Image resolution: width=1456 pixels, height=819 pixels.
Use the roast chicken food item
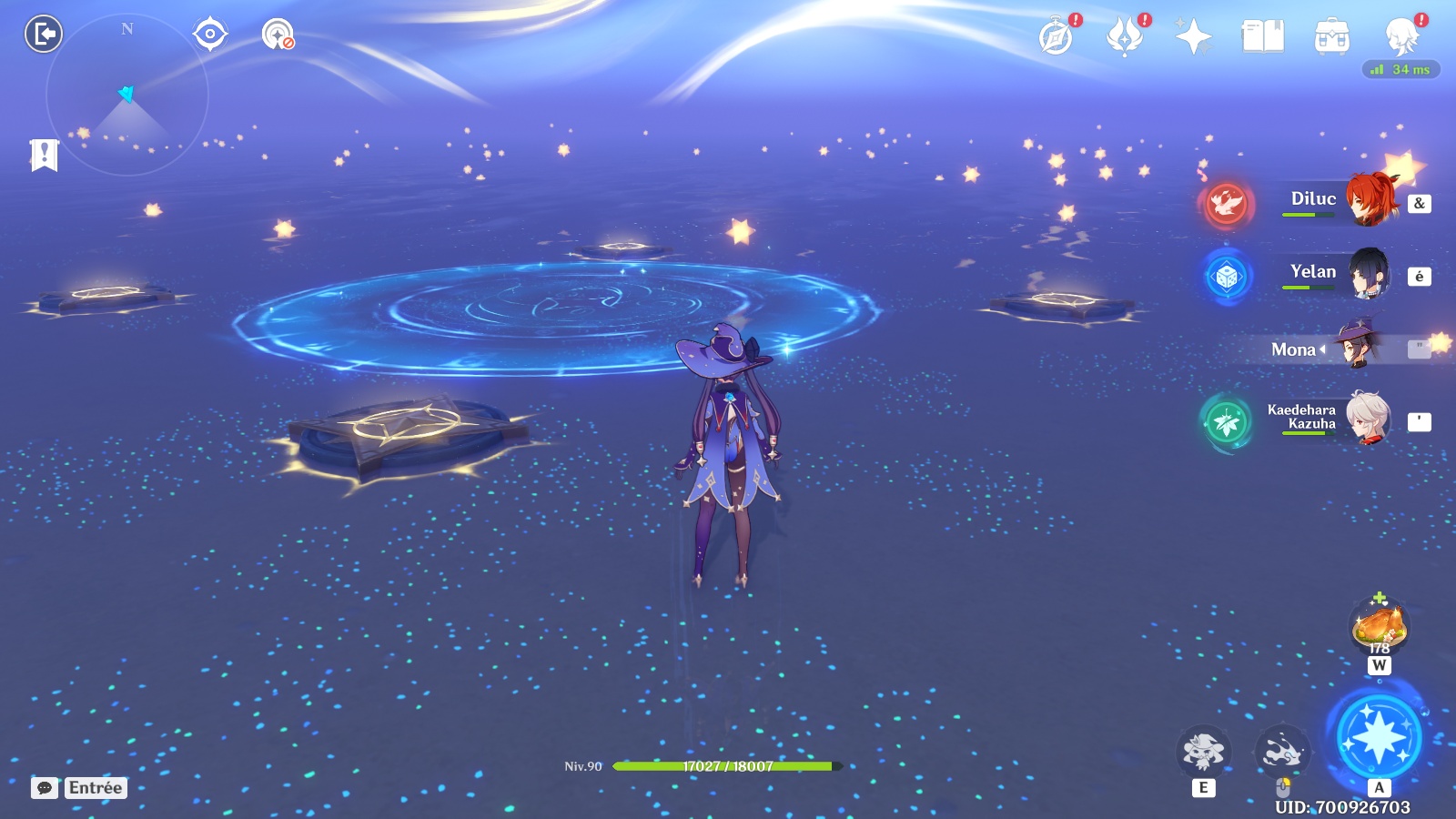point(1380,626)
